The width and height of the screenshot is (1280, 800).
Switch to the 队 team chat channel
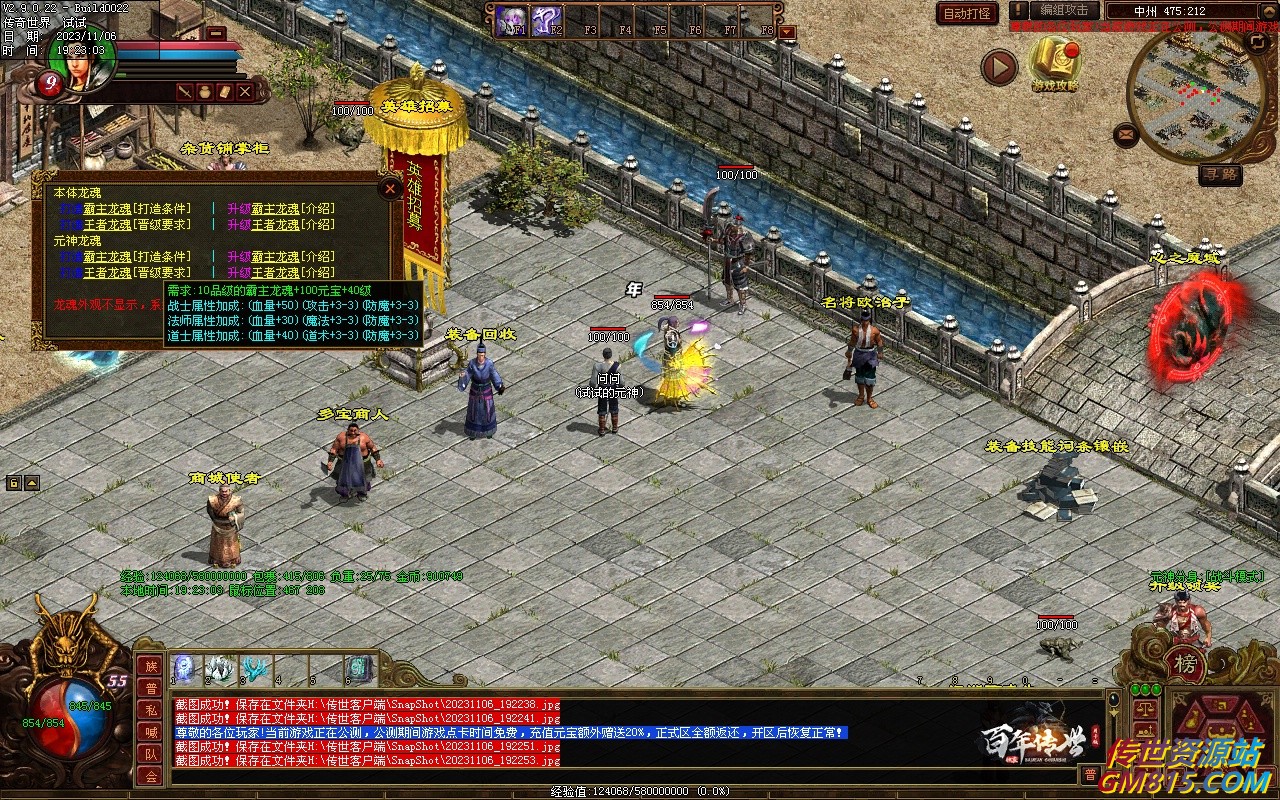(150, 754)
